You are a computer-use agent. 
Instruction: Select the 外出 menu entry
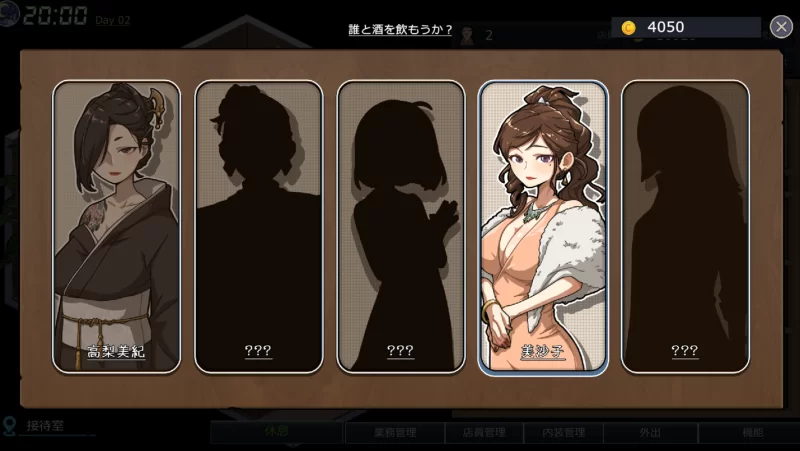[651, 433]
